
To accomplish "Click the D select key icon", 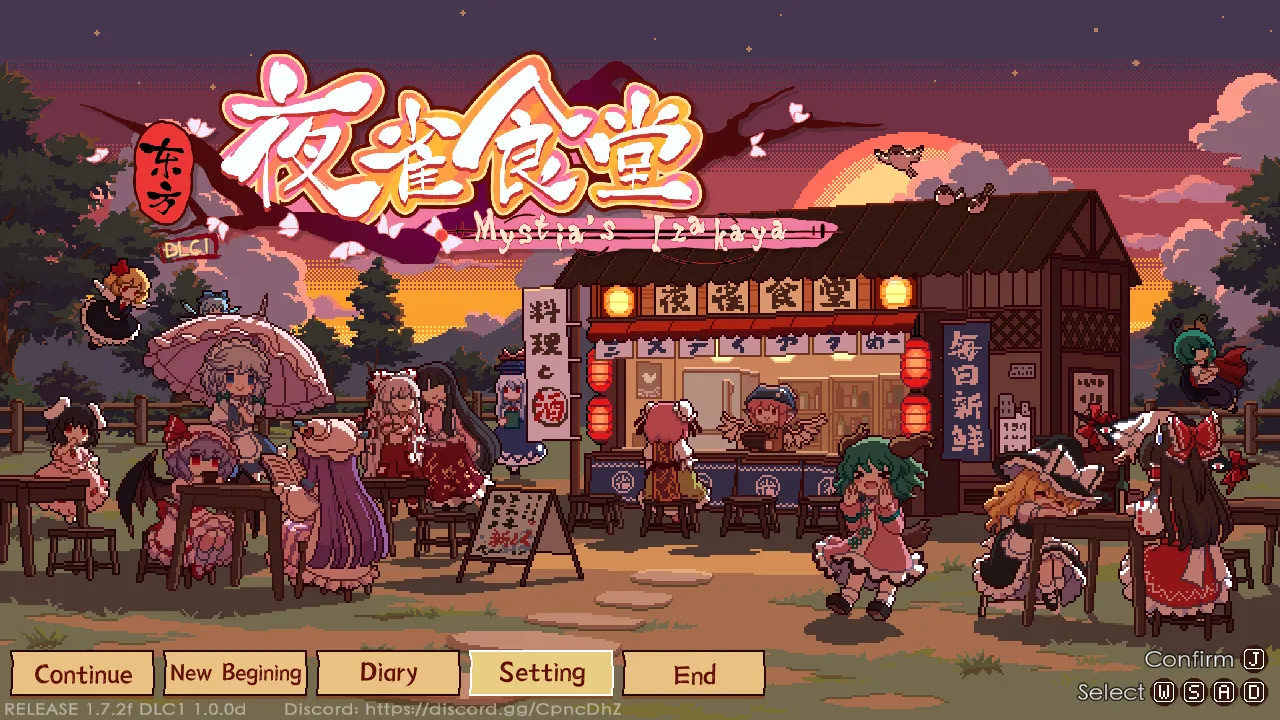I will [1254, 692].
